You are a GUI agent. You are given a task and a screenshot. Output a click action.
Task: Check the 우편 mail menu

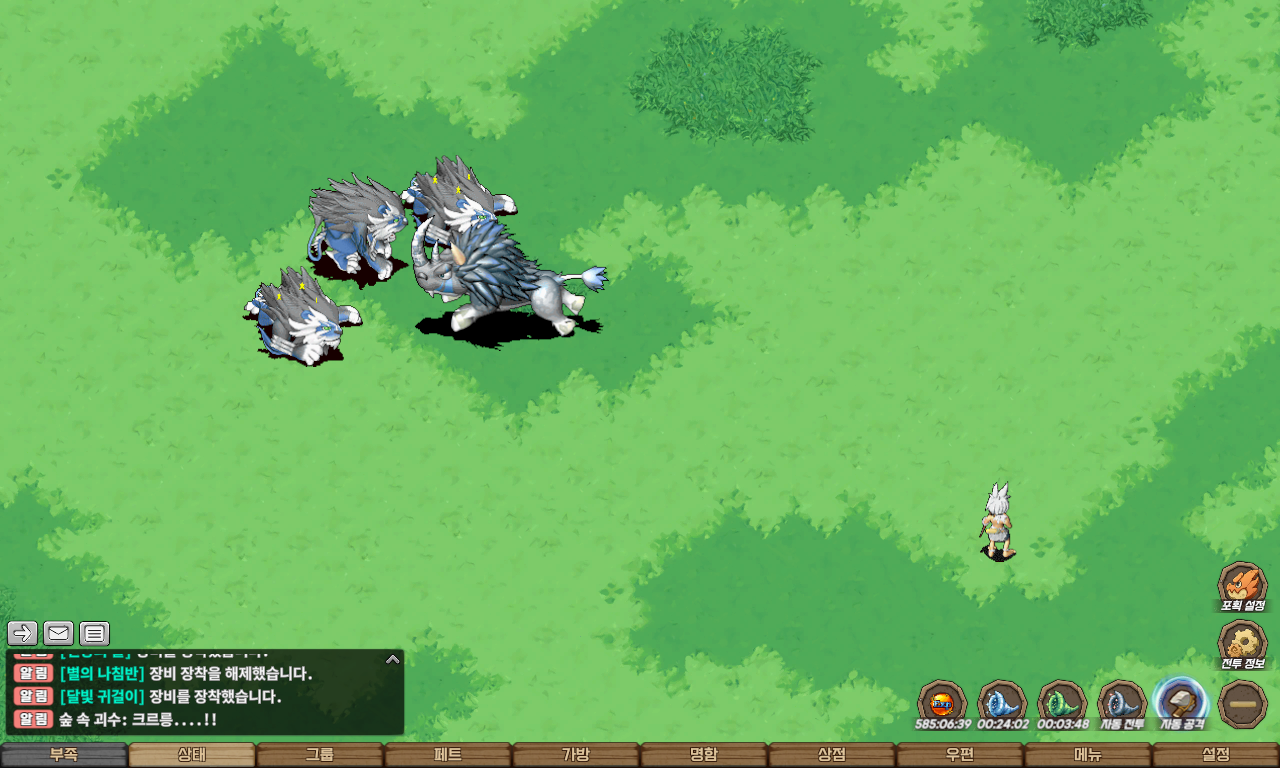pyautogui.click(x=960, y=755)
